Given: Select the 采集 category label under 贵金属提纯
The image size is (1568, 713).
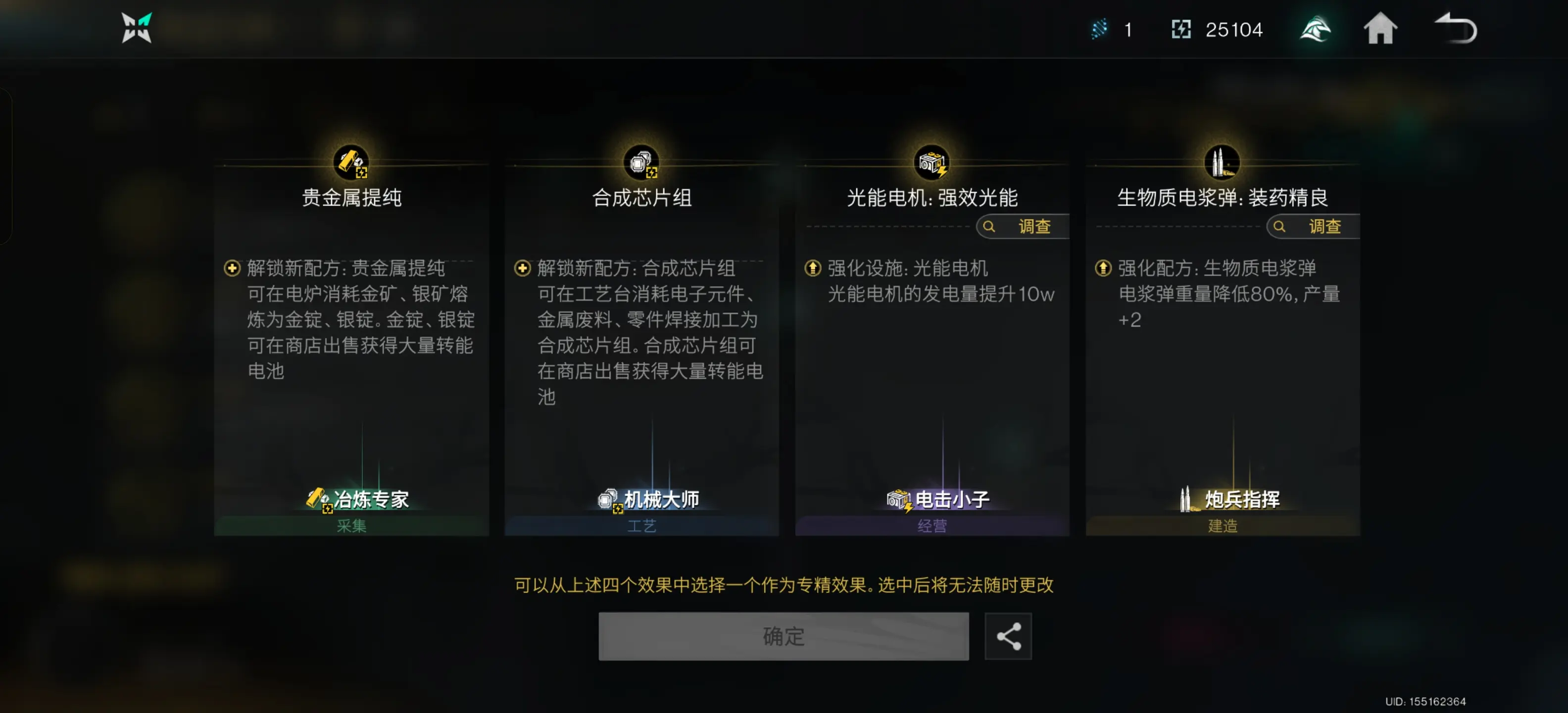Looking at the screenshot, I should coord(350,526).
